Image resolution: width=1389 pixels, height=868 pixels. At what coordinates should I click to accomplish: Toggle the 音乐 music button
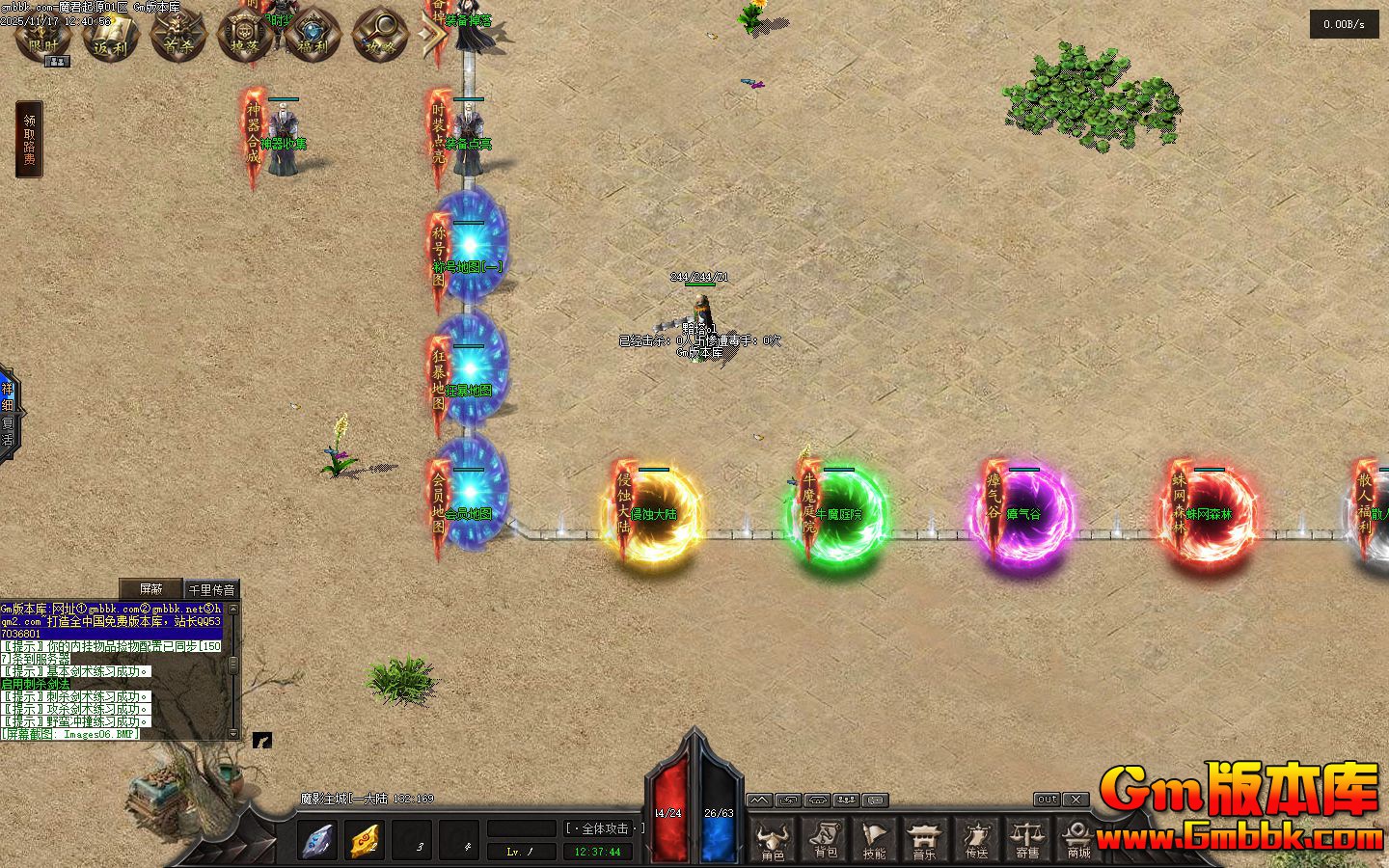click(925, 838)
